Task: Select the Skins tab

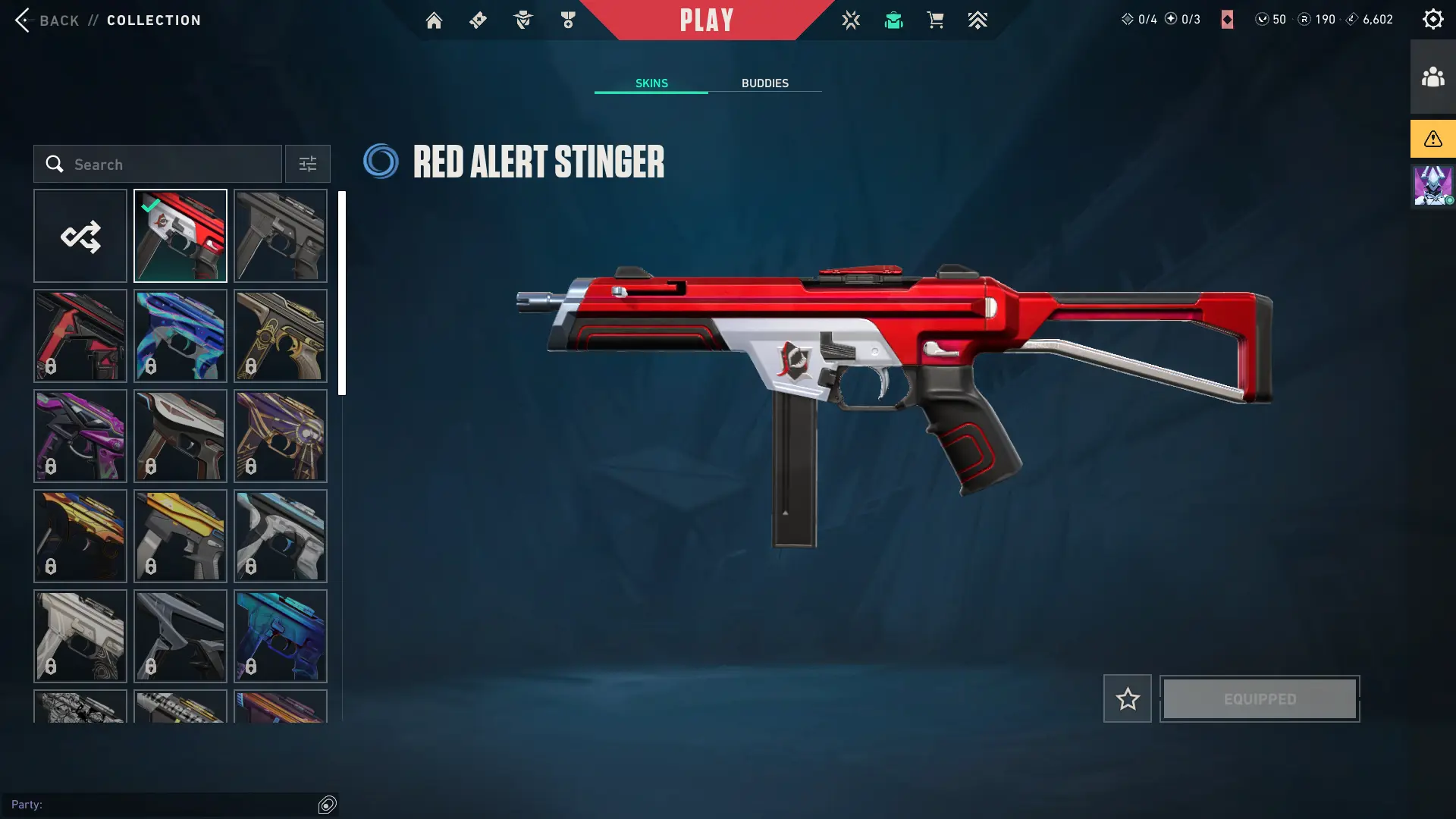Action: click(x=651, y=83)
